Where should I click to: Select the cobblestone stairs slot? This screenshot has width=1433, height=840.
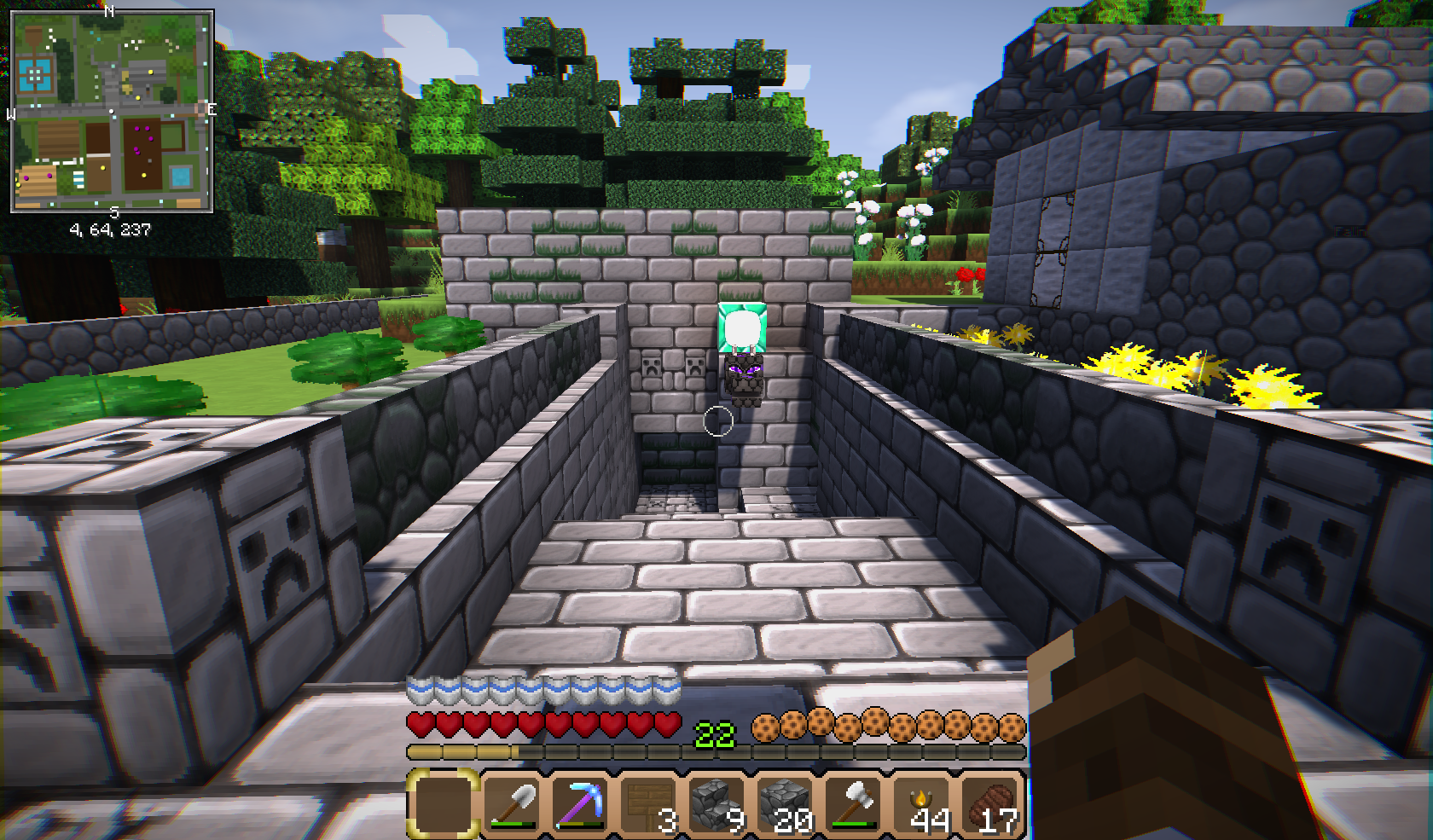[x=717, y=803]
